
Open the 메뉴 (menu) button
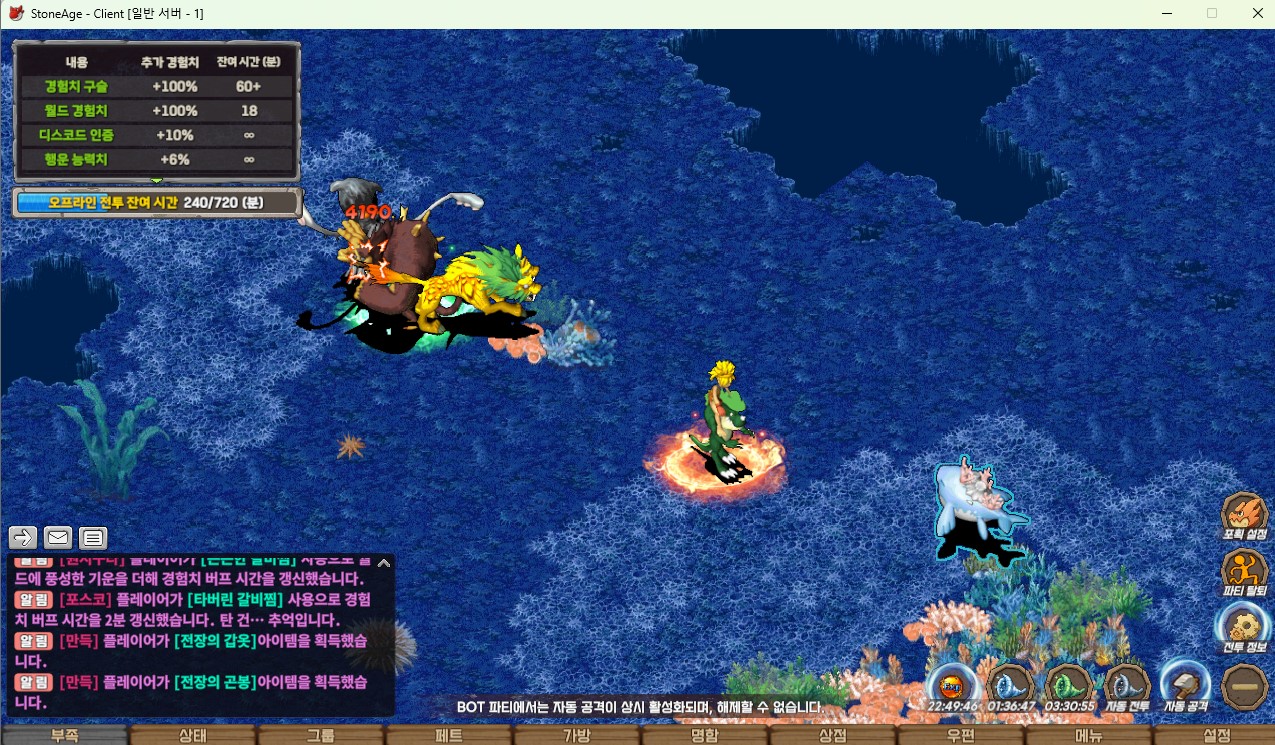tap(1089, 736)
